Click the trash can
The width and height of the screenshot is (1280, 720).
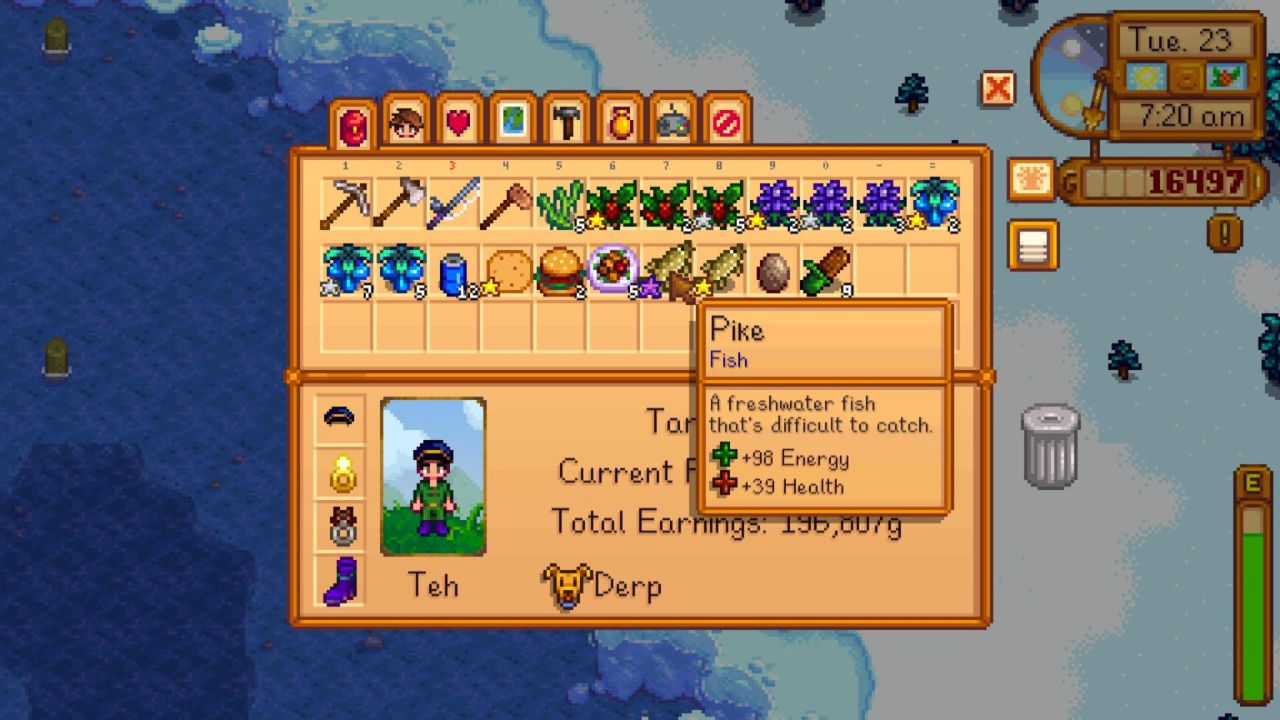(x=1050, y=446)
